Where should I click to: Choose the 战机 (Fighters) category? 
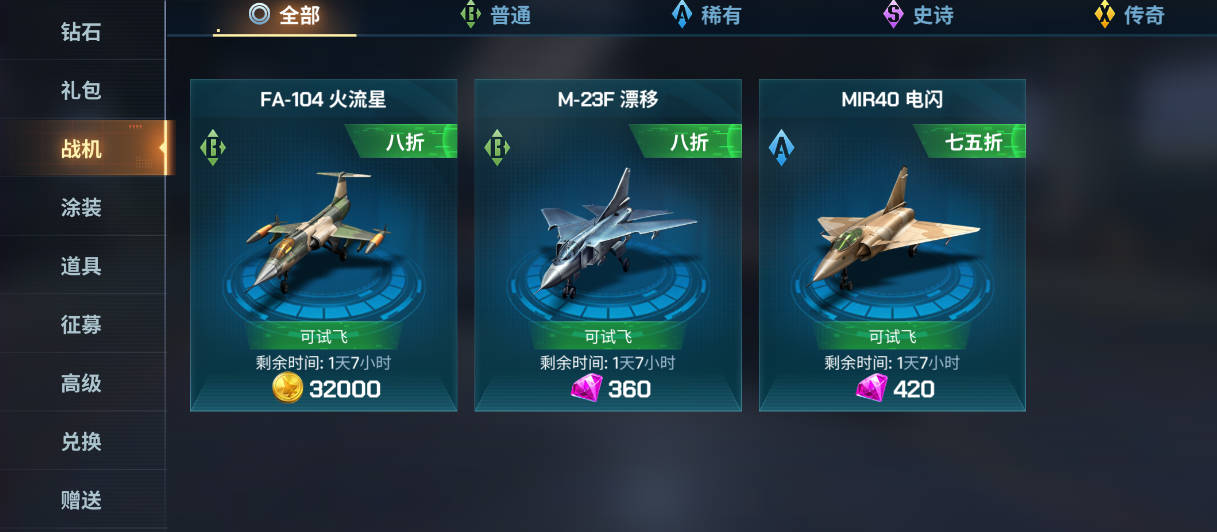click(x=81, y=149)
